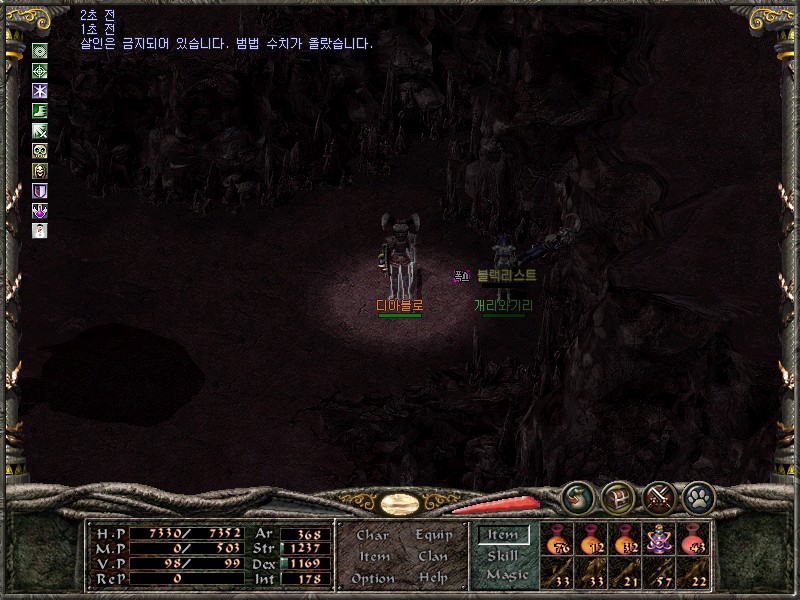Select the quick slot with count 57
The image size is (800, 600).
point(659,573)
